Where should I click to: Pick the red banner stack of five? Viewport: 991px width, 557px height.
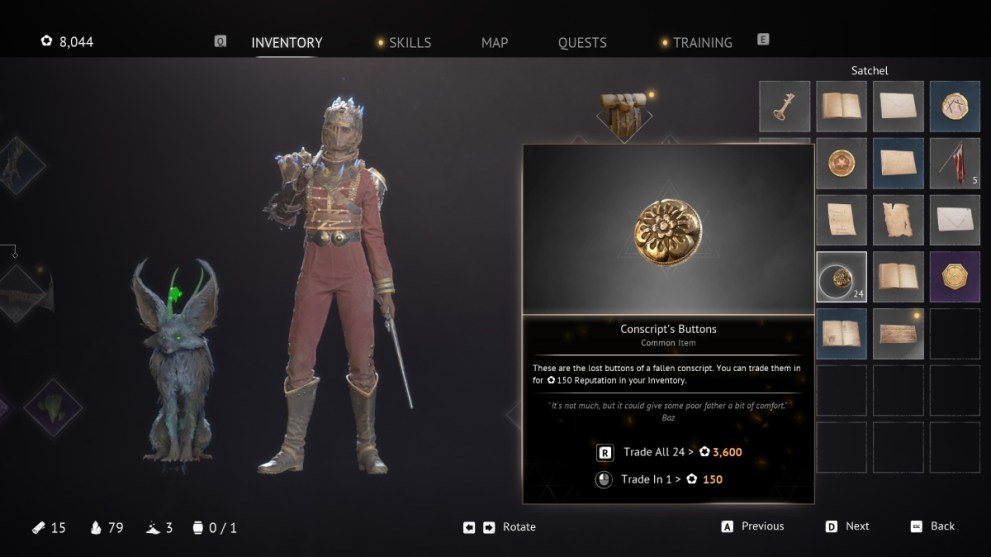pyautogui.click(x=955, y=163)
